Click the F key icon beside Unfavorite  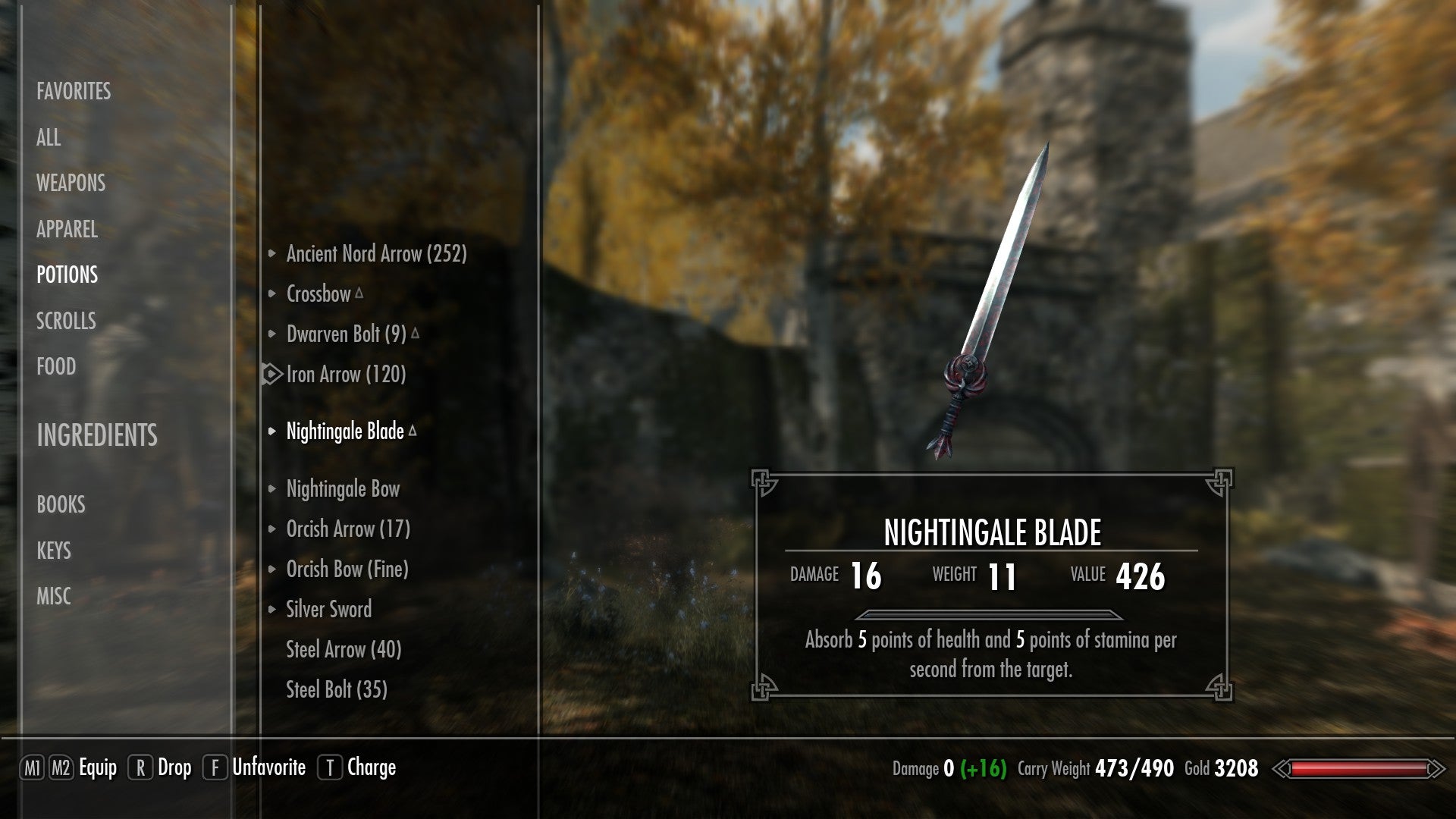click(215, 767)
